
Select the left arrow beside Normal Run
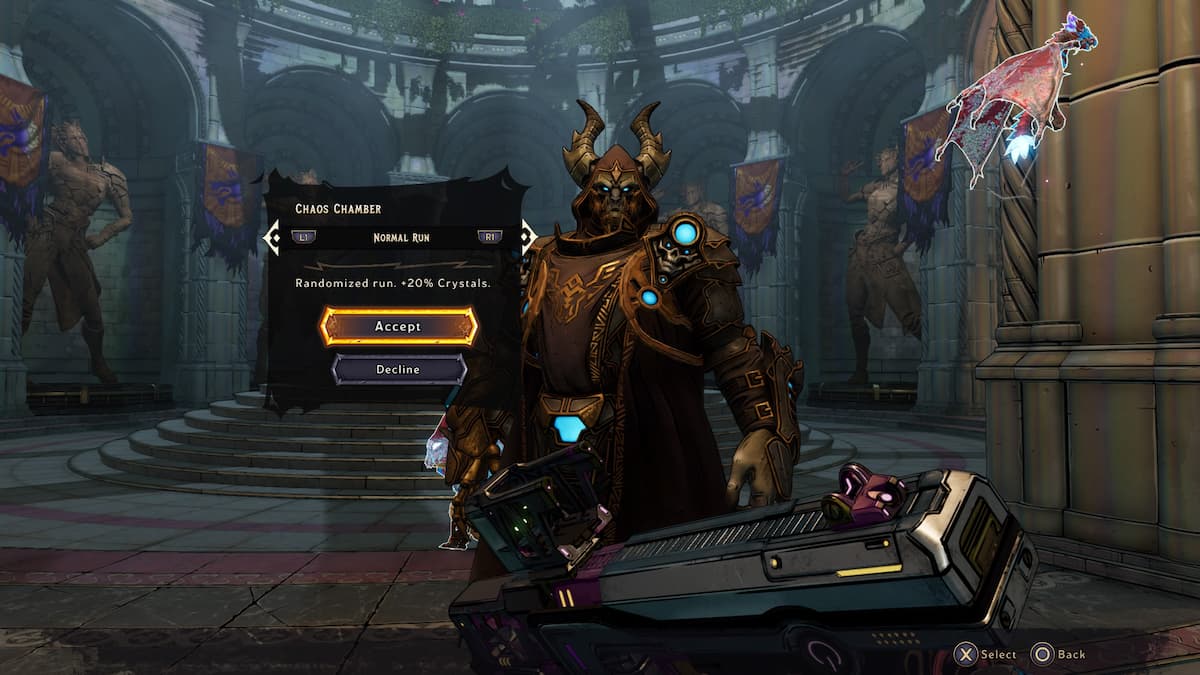pyautogui.click(x=271, y=238)
